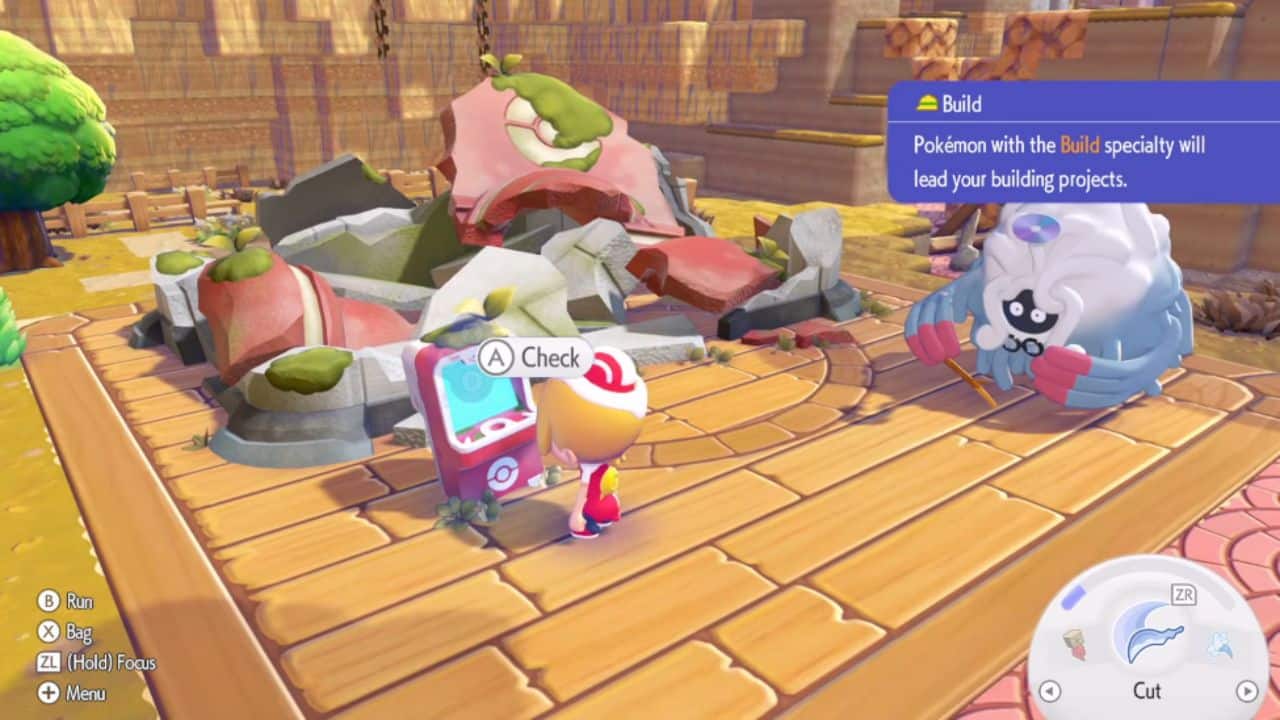Viewport: 1280px width, 720px height.
Task: Cycle moves with the right arrow
Action: coord(1246,690)
